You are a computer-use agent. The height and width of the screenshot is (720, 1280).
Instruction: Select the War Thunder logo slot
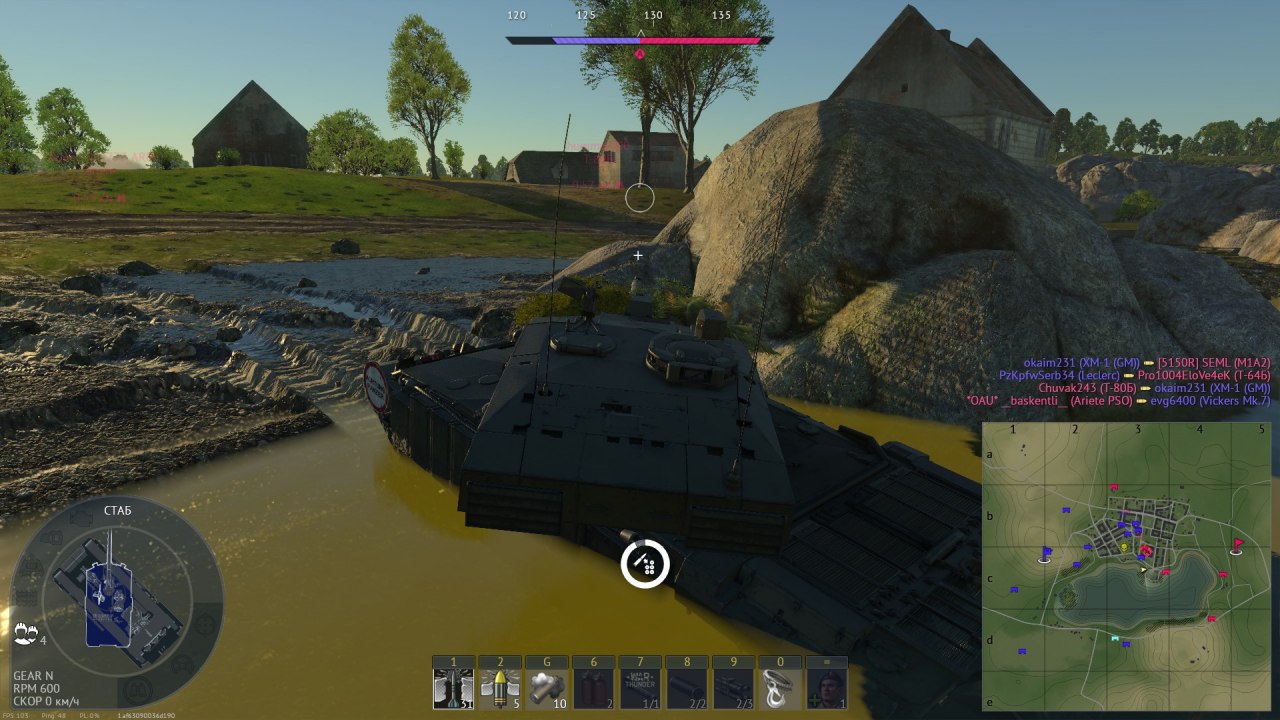[x=640, y=689]
